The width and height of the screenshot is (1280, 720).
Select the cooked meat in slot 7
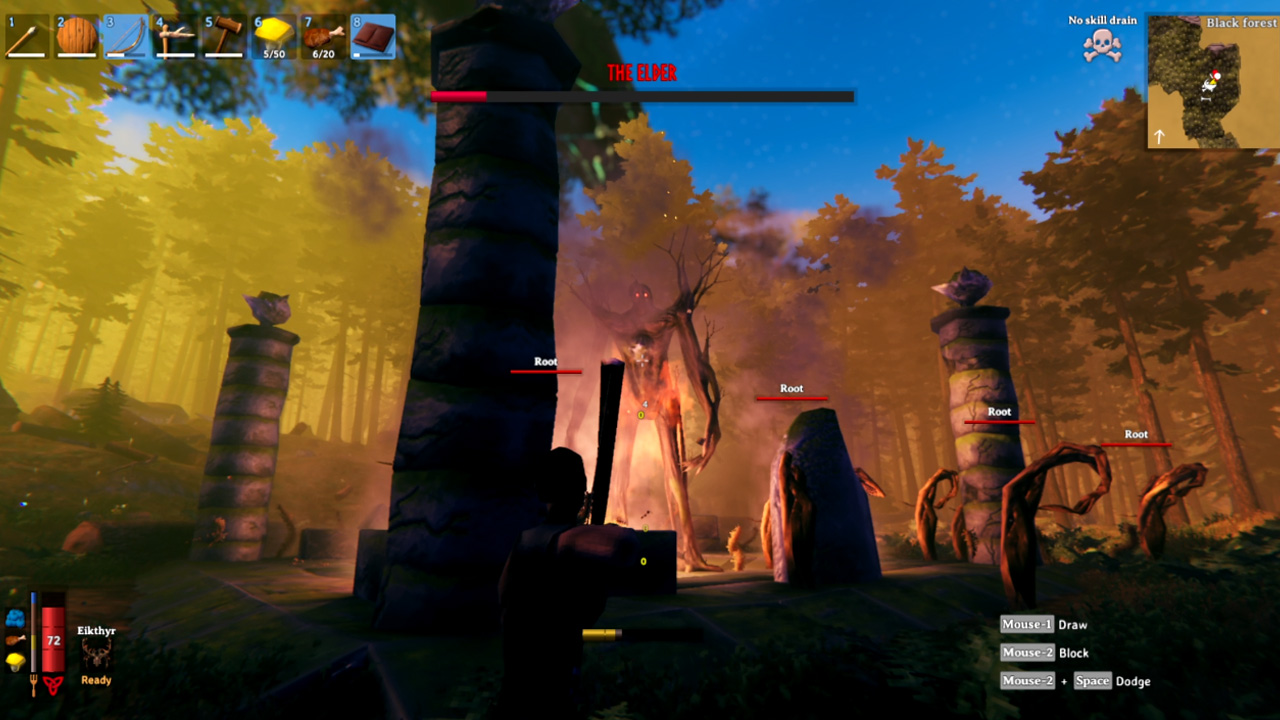point(322,36)
